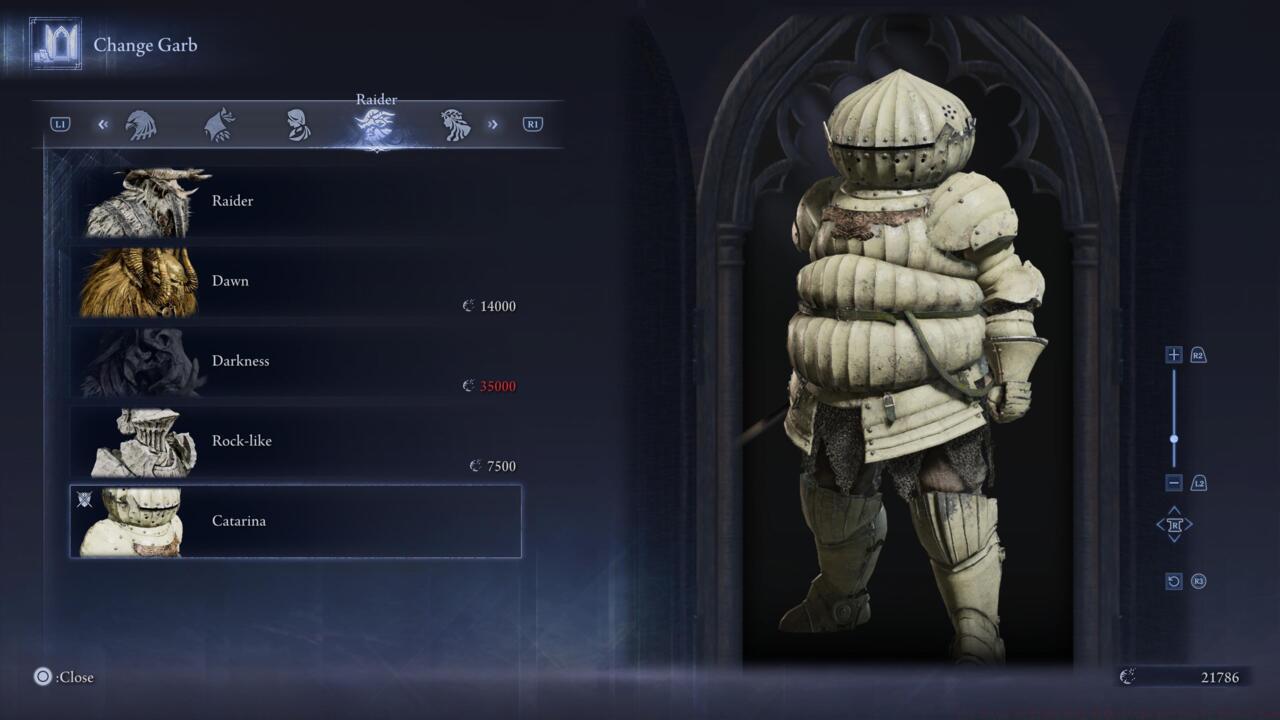
Task: Click the zoom slider handle
Action: (1174, 438)
